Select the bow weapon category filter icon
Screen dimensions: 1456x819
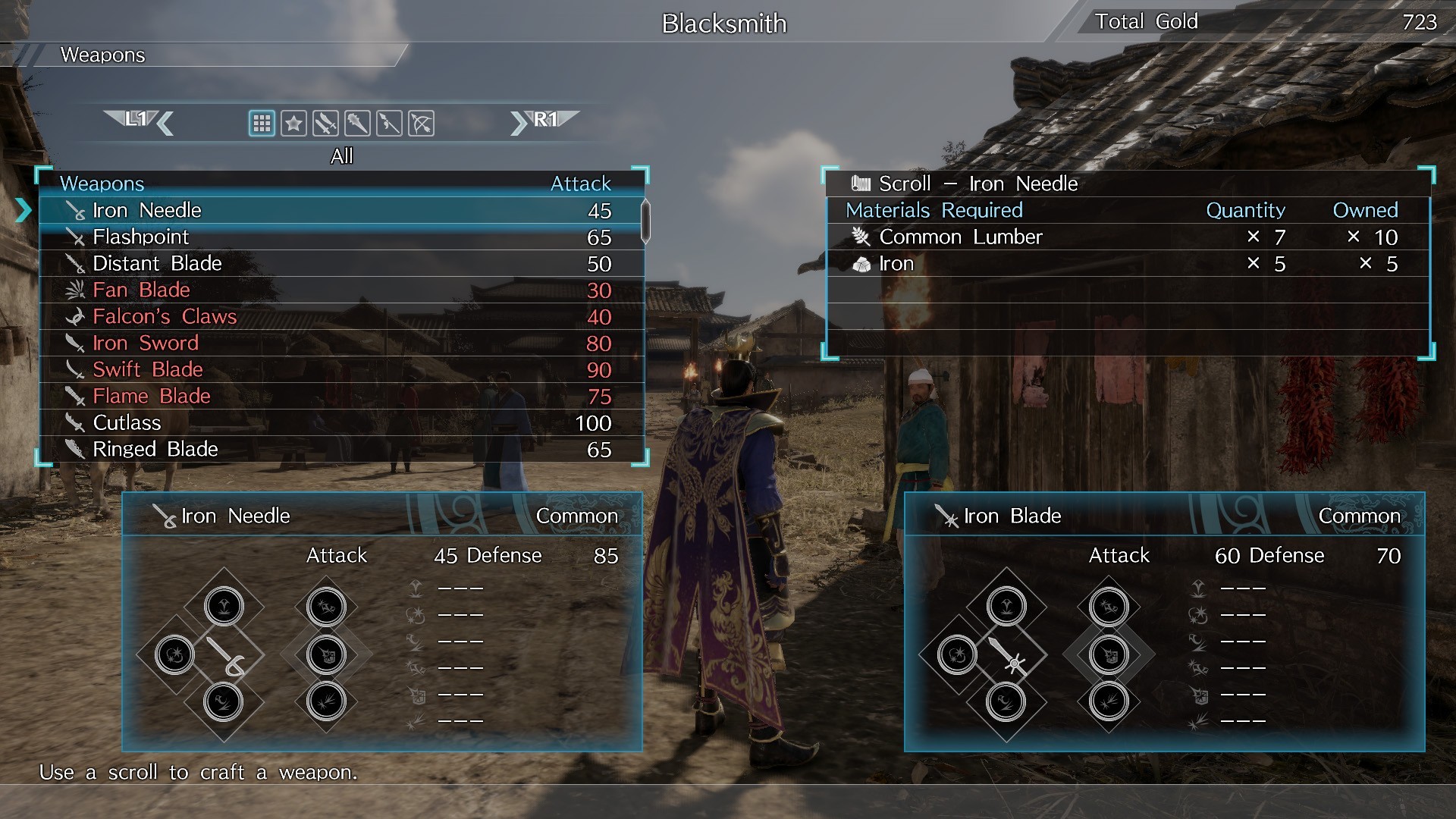(x=421, y=124)
